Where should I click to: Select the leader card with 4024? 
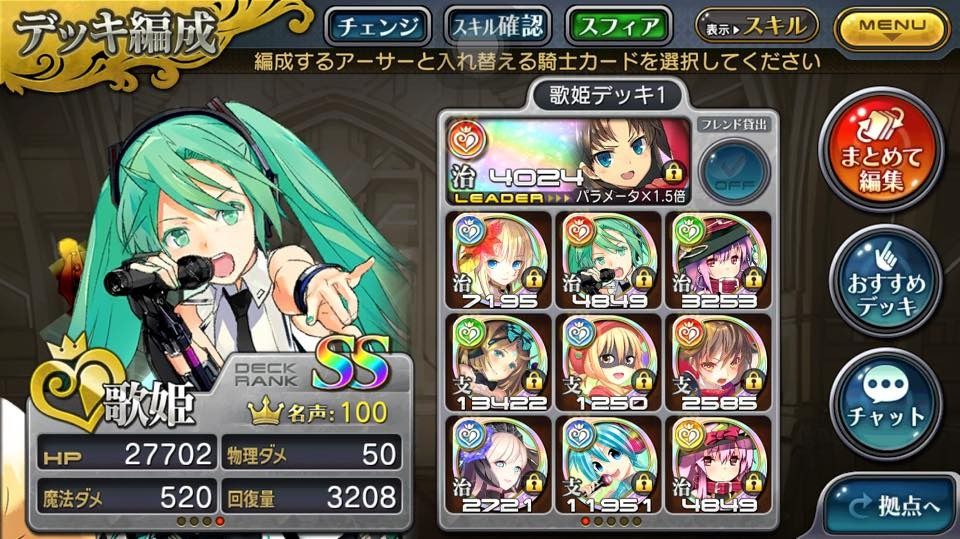pos(567,160)
